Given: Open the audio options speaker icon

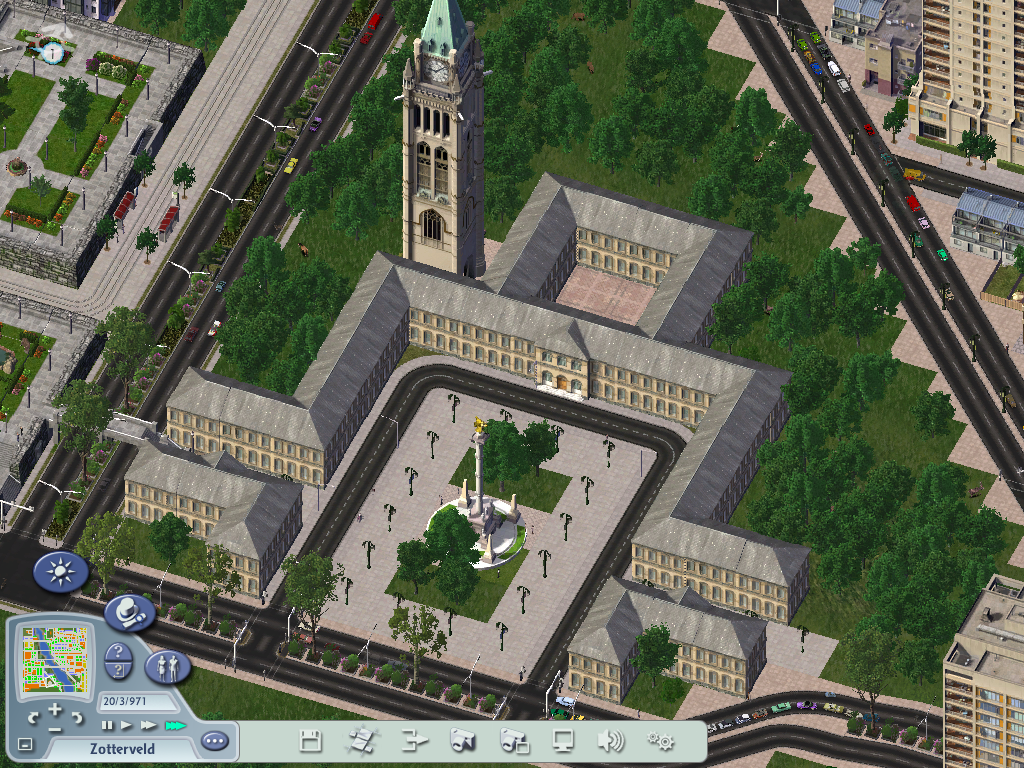Looking at the screenshot, I should click(x=611, y=741).
